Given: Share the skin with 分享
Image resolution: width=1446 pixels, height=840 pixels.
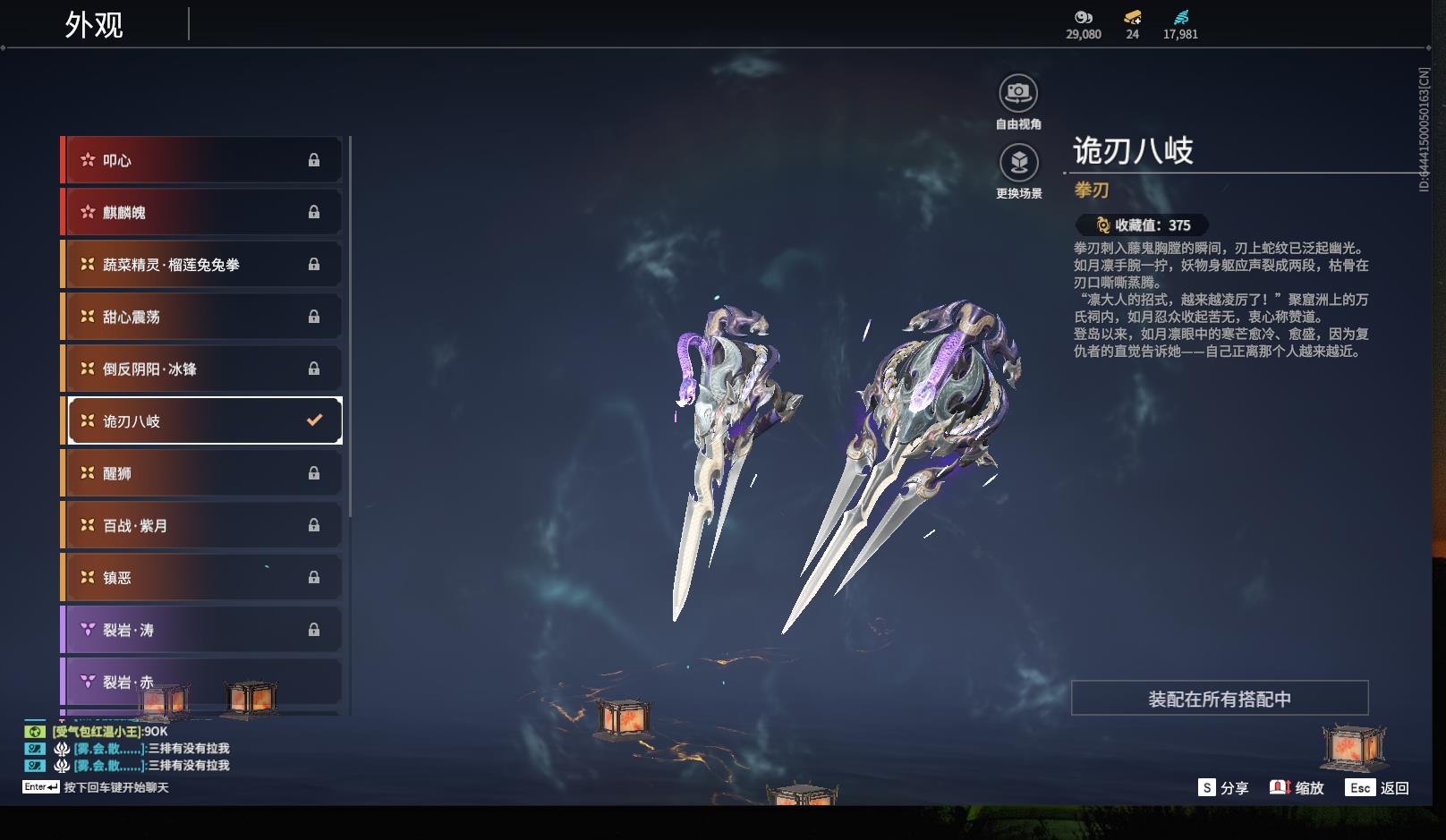Looking at the screenshot, I should 1223,788.
